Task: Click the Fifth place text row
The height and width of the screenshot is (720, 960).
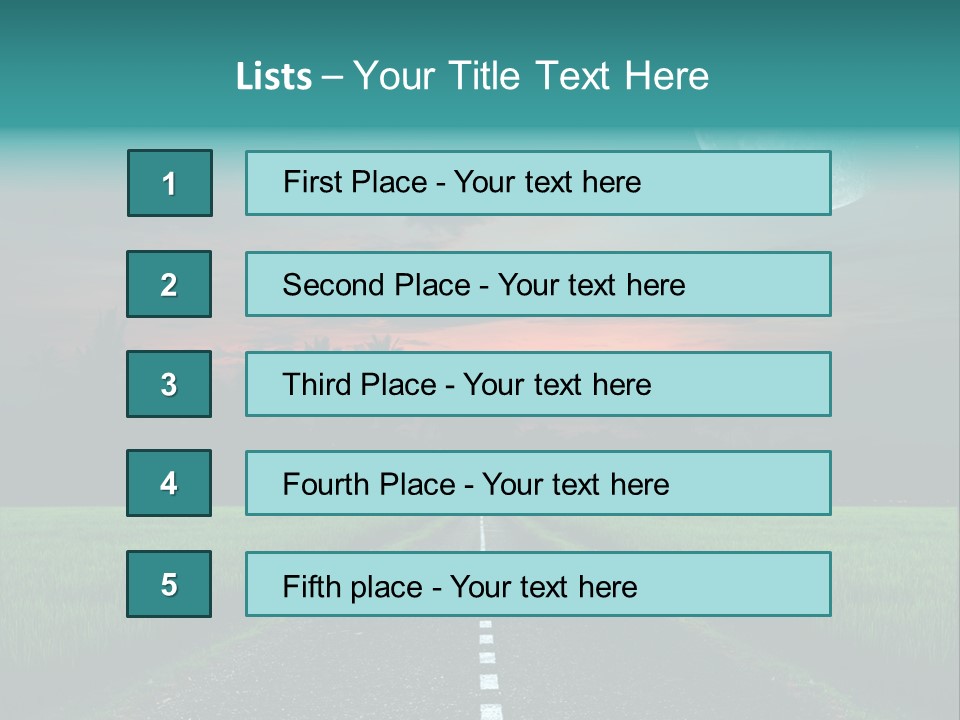Action: coord(538,585)
